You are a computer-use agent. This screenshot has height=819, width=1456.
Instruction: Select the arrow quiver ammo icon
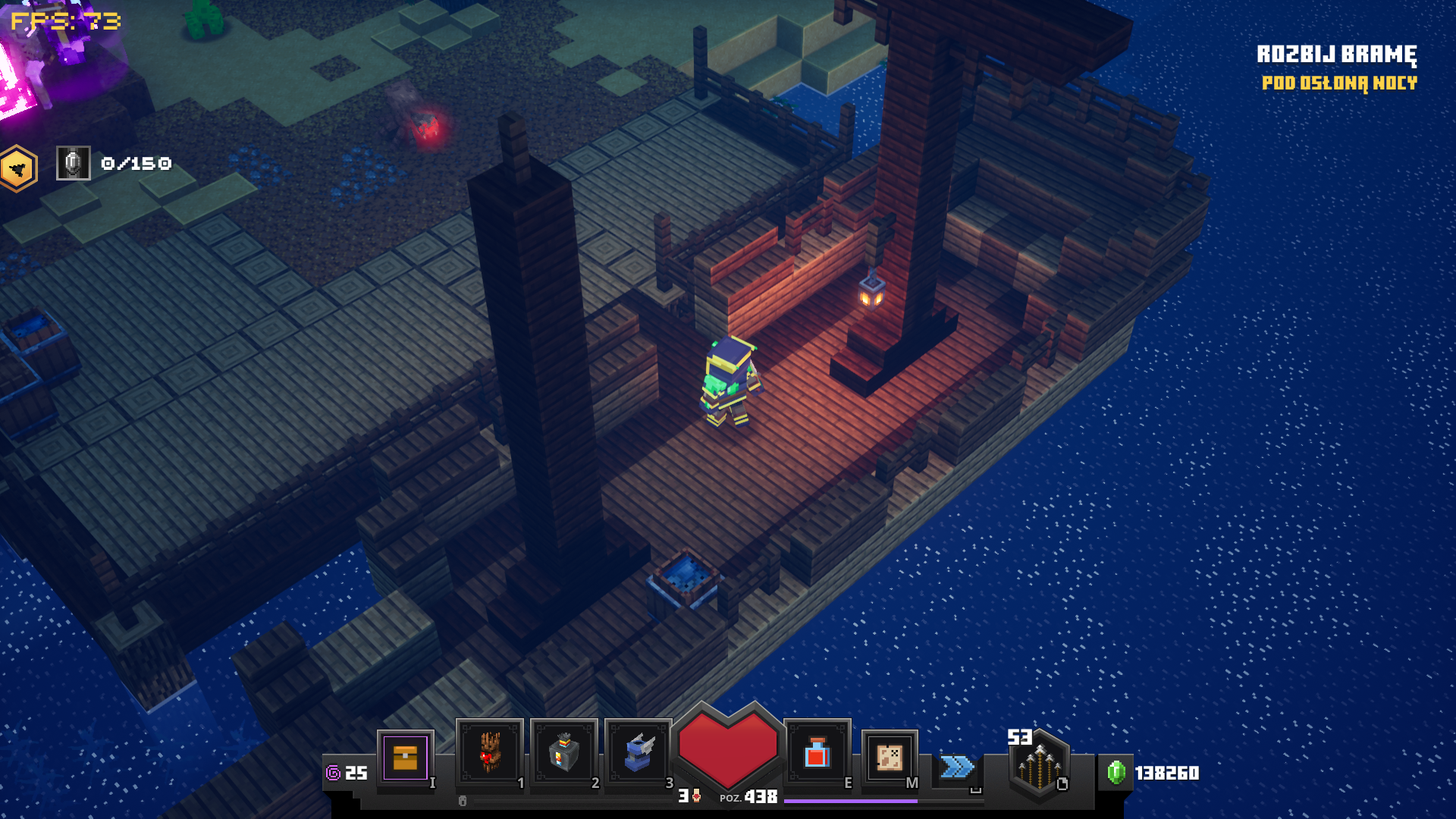click(x=1039, y=764)
